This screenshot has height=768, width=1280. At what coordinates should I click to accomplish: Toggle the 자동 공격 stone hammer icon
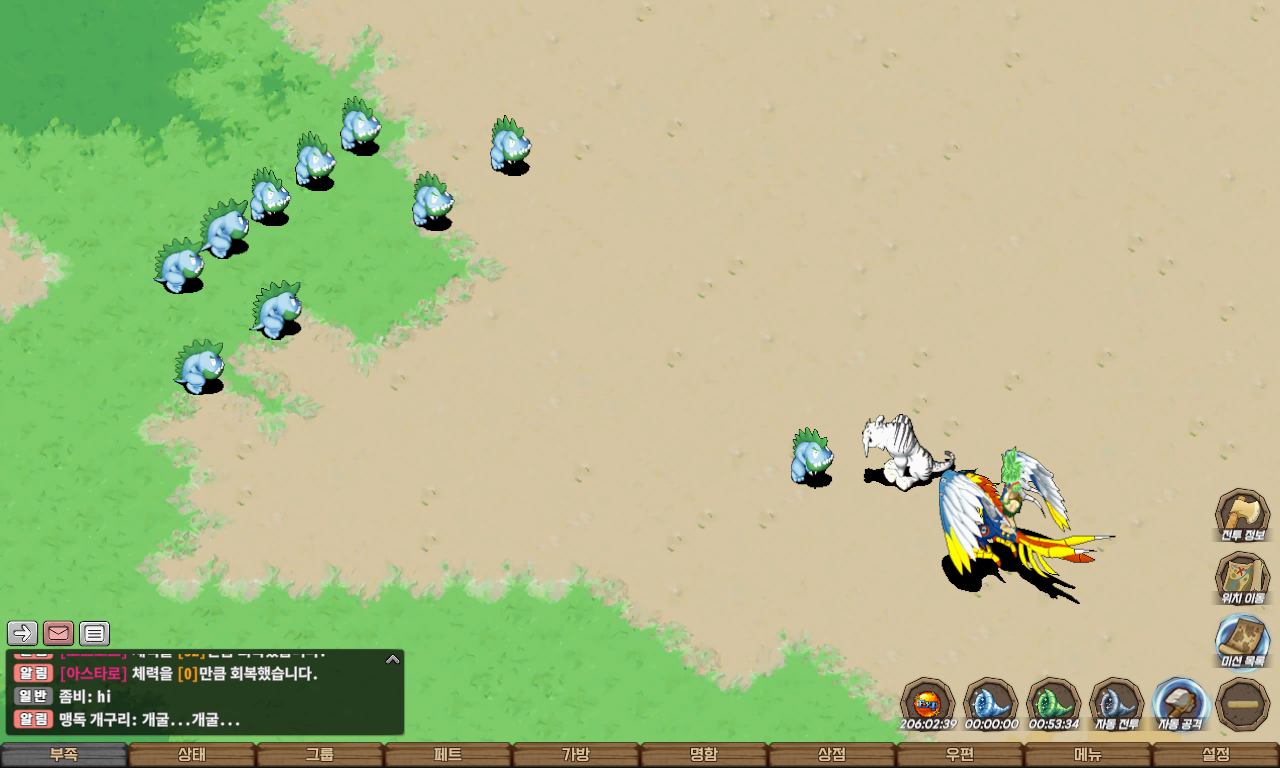(1180, 704)
